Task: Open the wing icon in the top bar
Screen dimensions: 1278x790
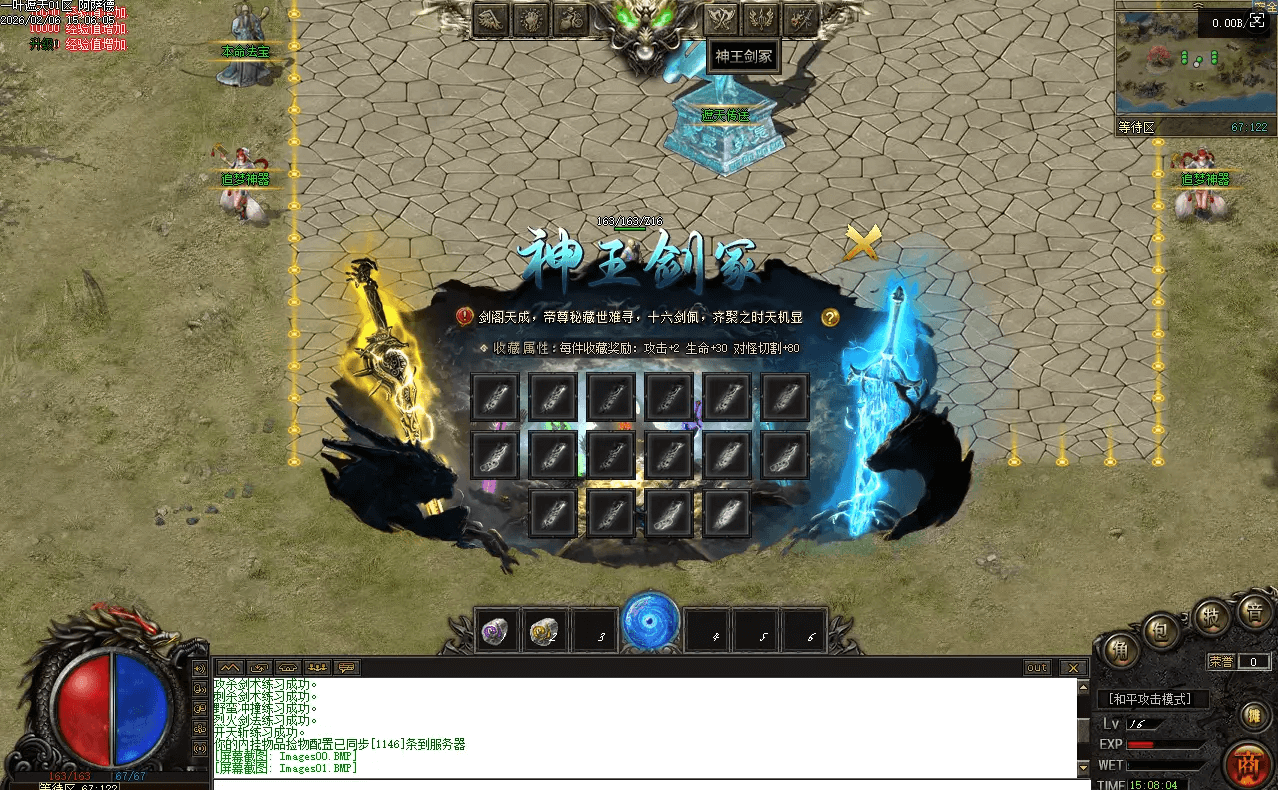Action: pyautogui.click(x=491, y=19)
